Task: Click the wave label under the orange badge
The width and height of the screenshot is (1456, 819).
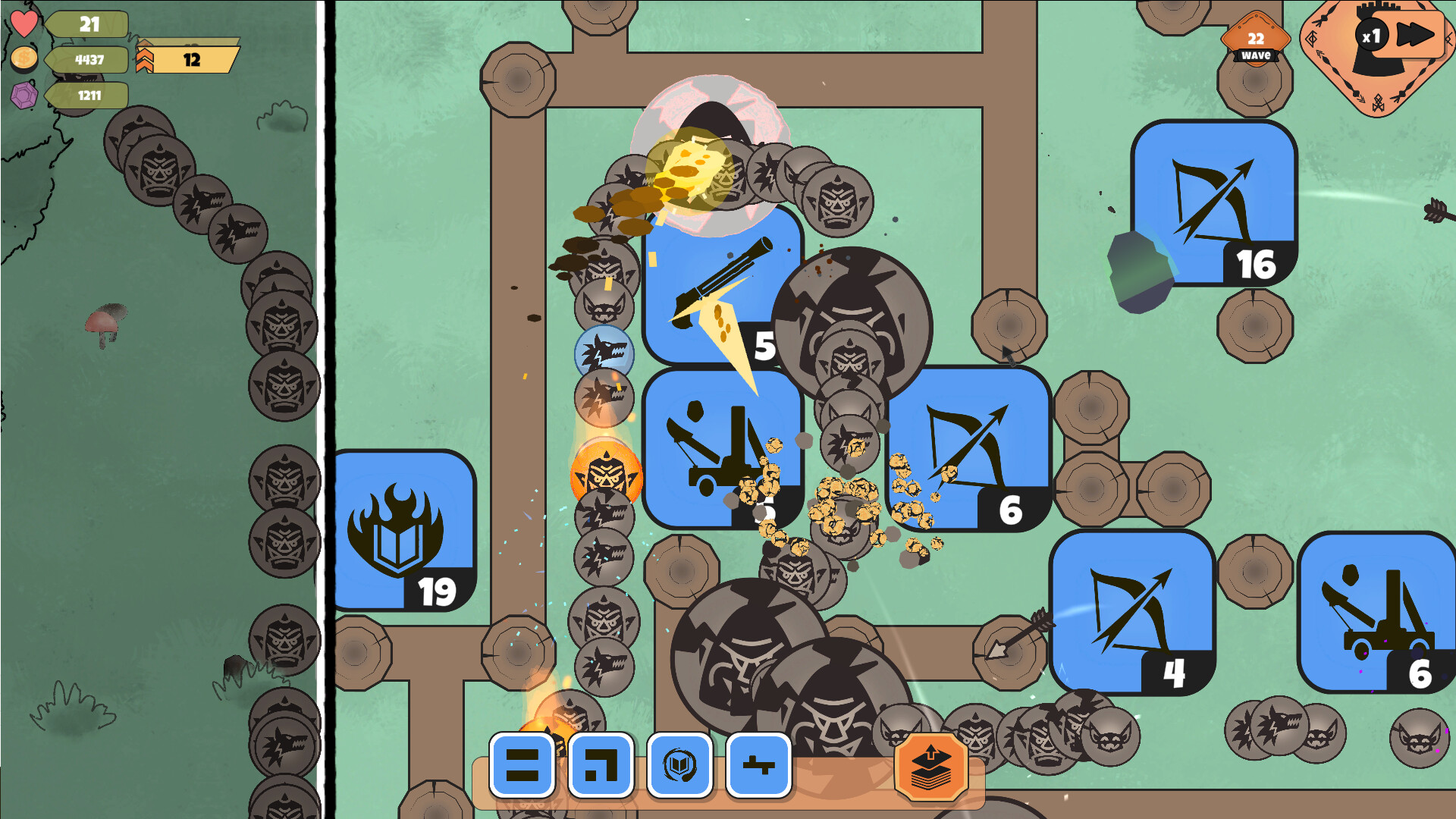Action: pos(1256,55)
